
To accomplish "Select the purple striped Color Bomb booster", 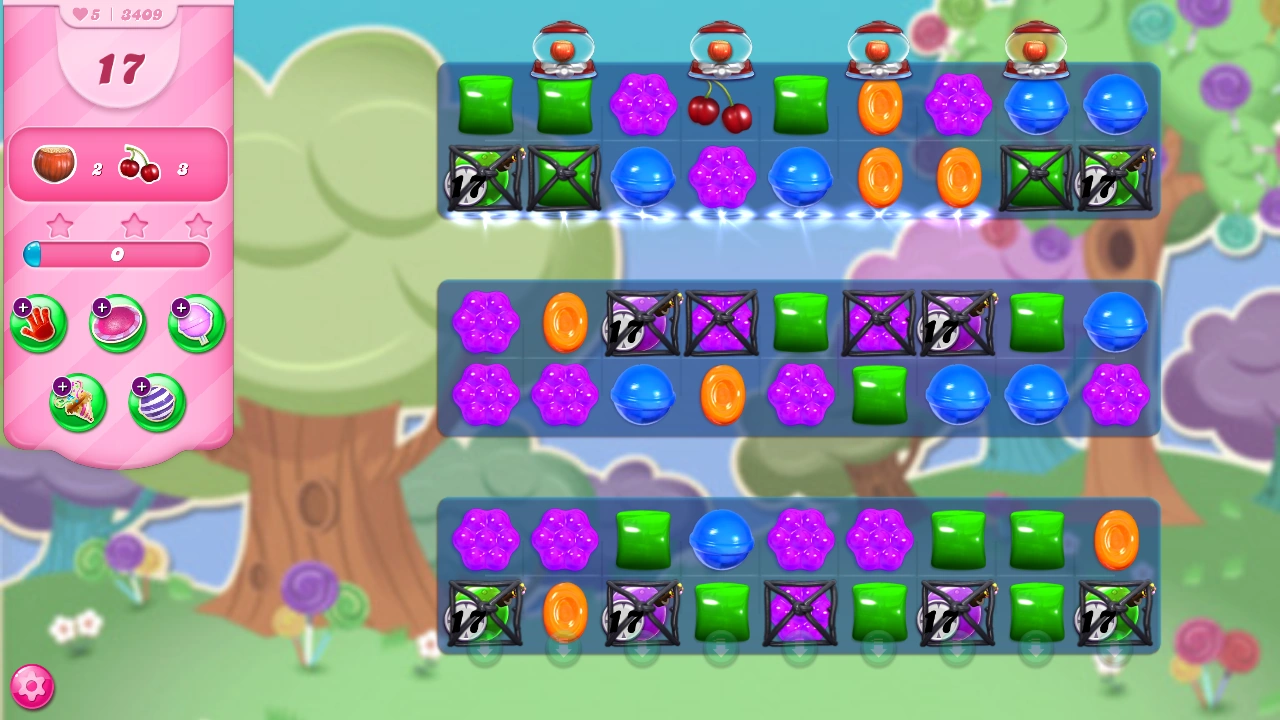I will (156, 402).
